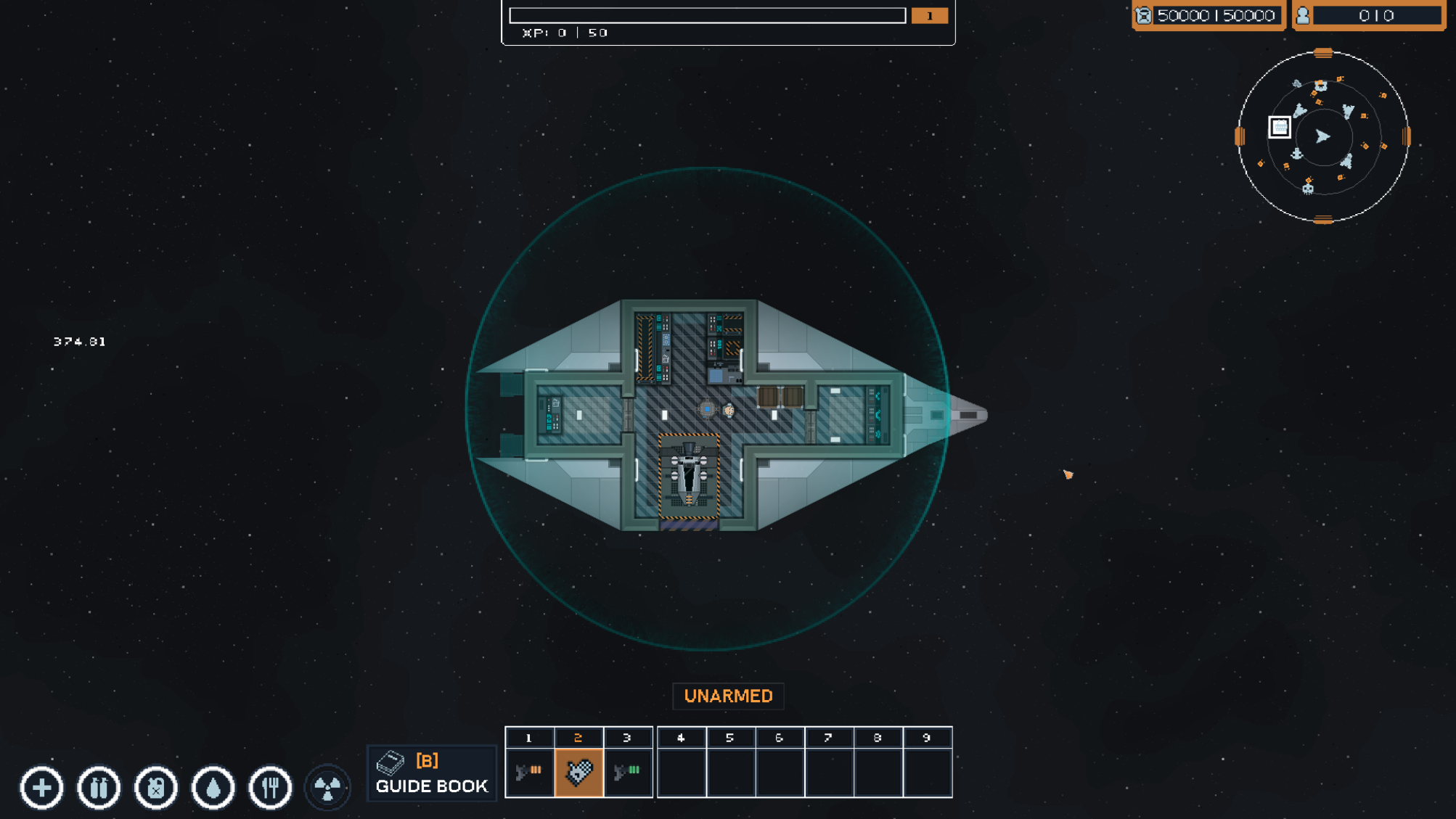Select the orange blaster in hotbar slot 1
Image resolution: width=1456 pixels, height=819 pixels.
(x=529, y=772)
